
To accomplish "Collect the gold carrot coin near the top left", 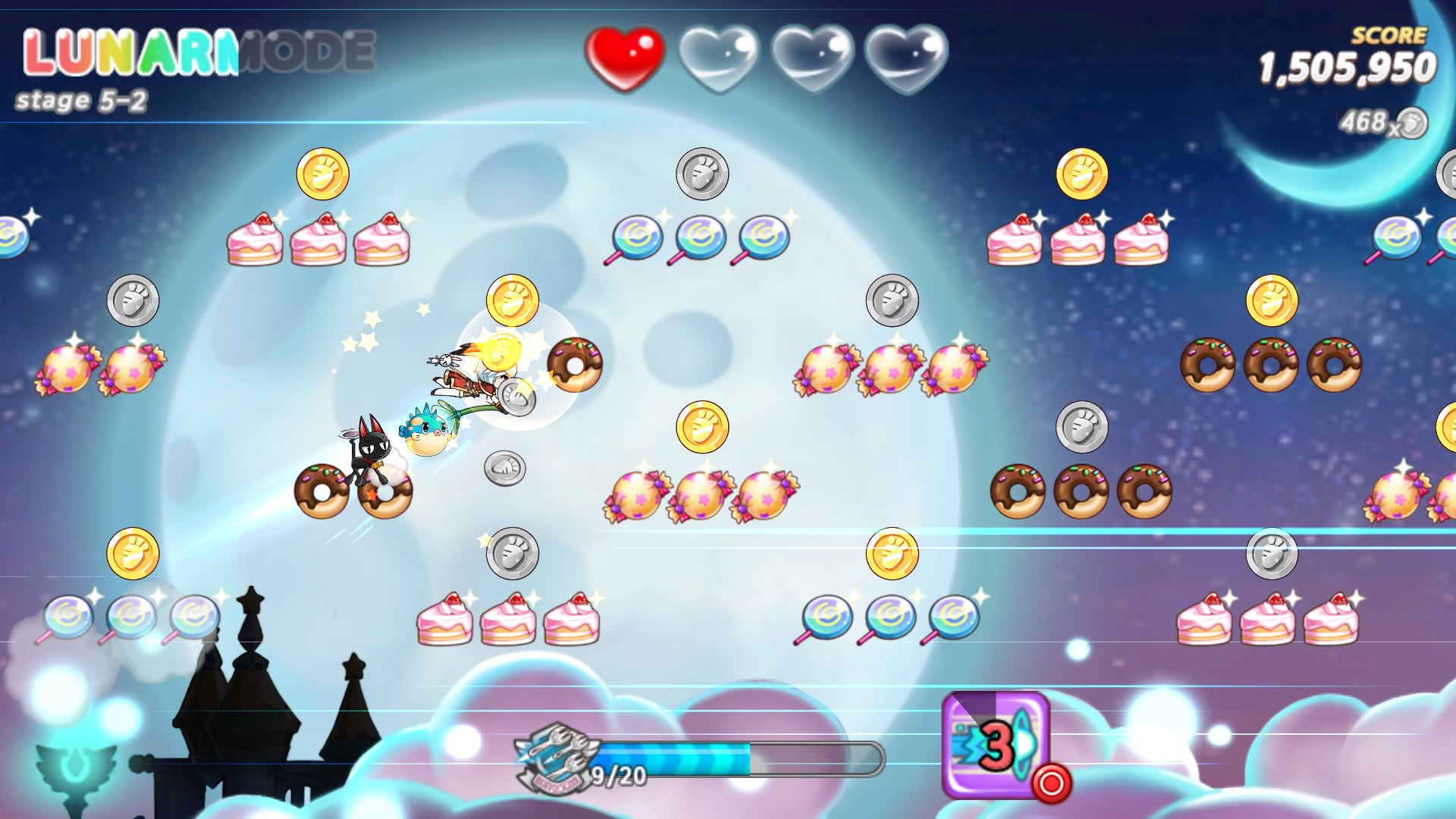I will point(322,174).
